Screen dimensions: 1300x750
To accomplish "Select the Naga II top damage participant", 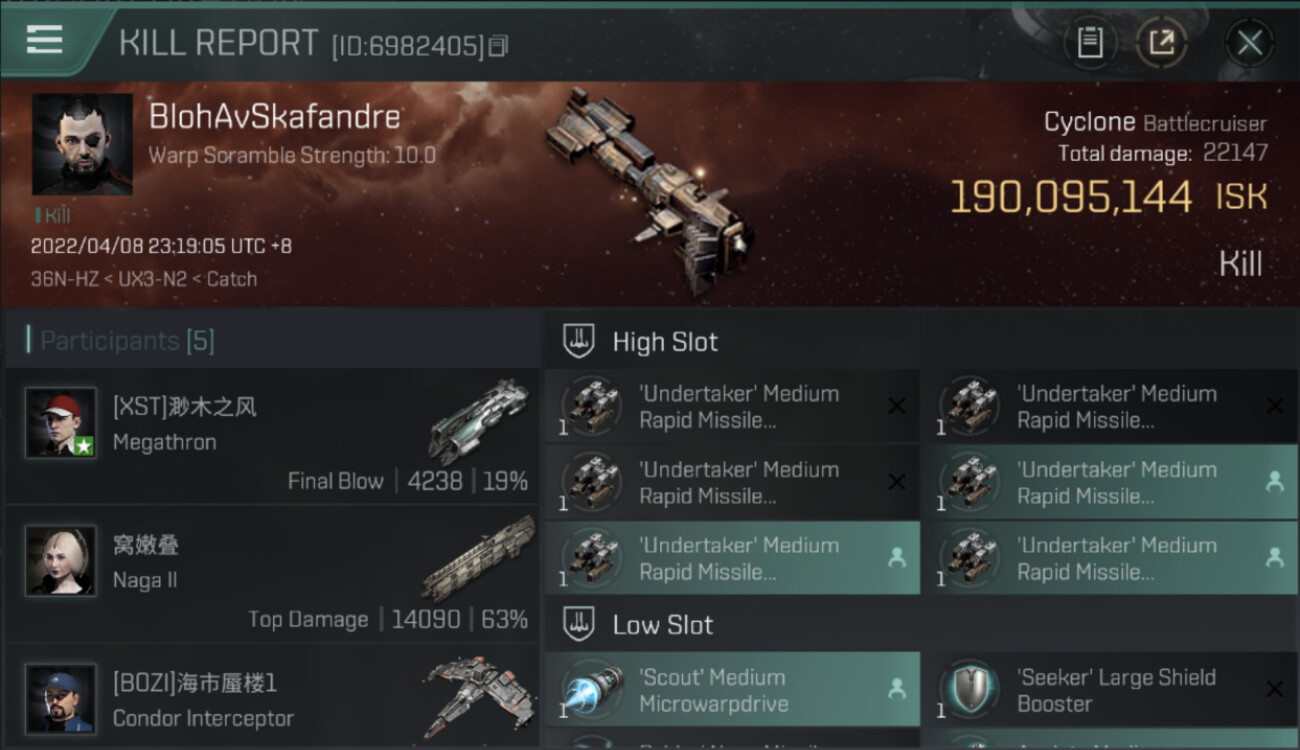I will click(272, 573).
